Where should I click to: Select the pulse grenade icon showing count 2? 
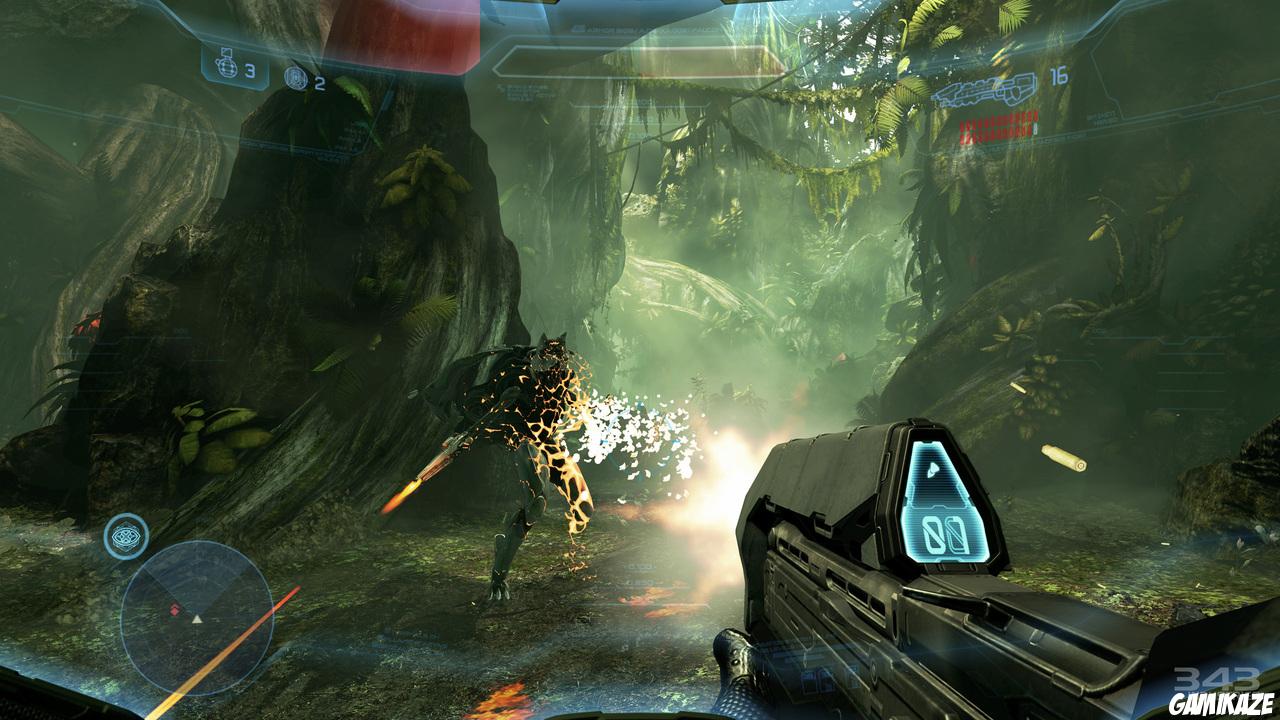click(x=296, y=77)
